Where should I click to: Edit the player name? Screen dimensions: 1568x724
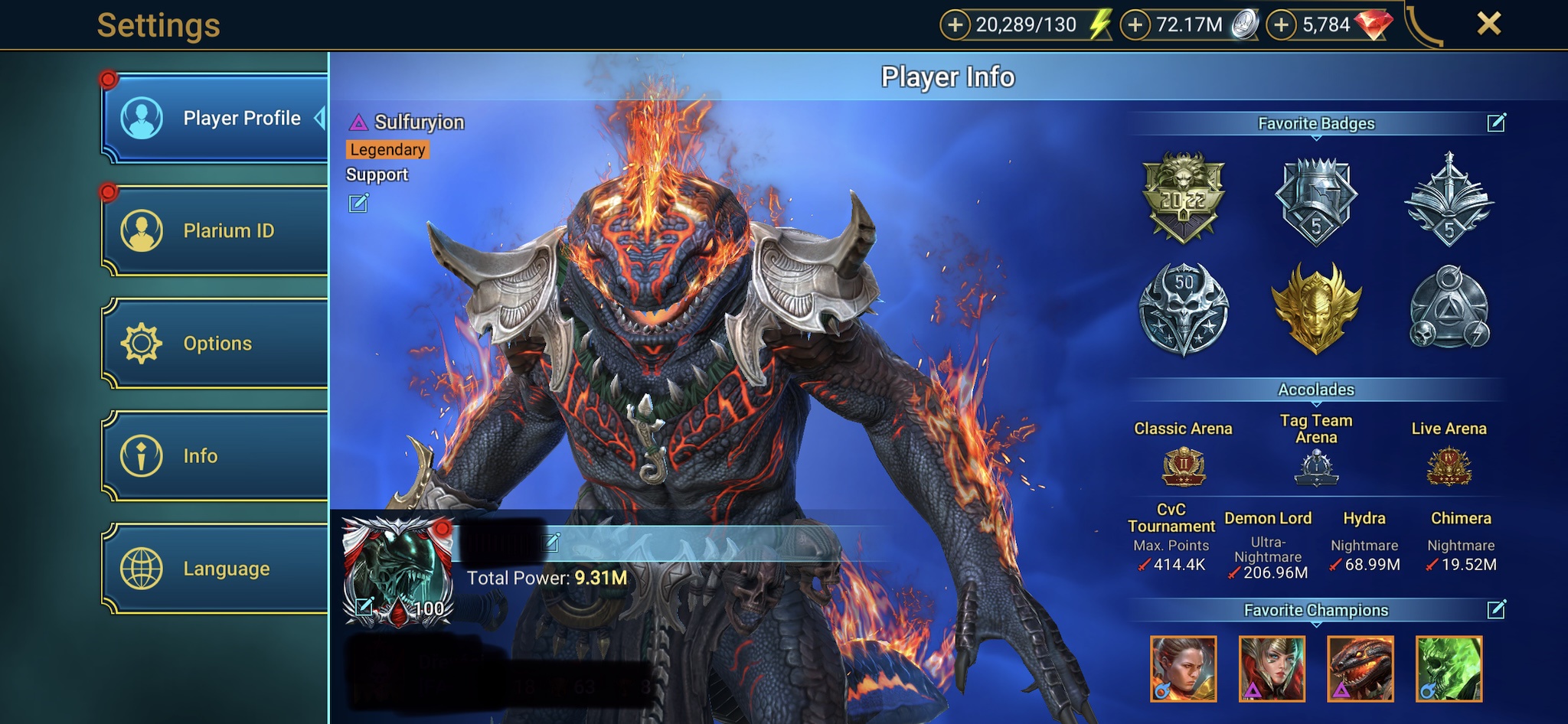[x=551, y=542]
